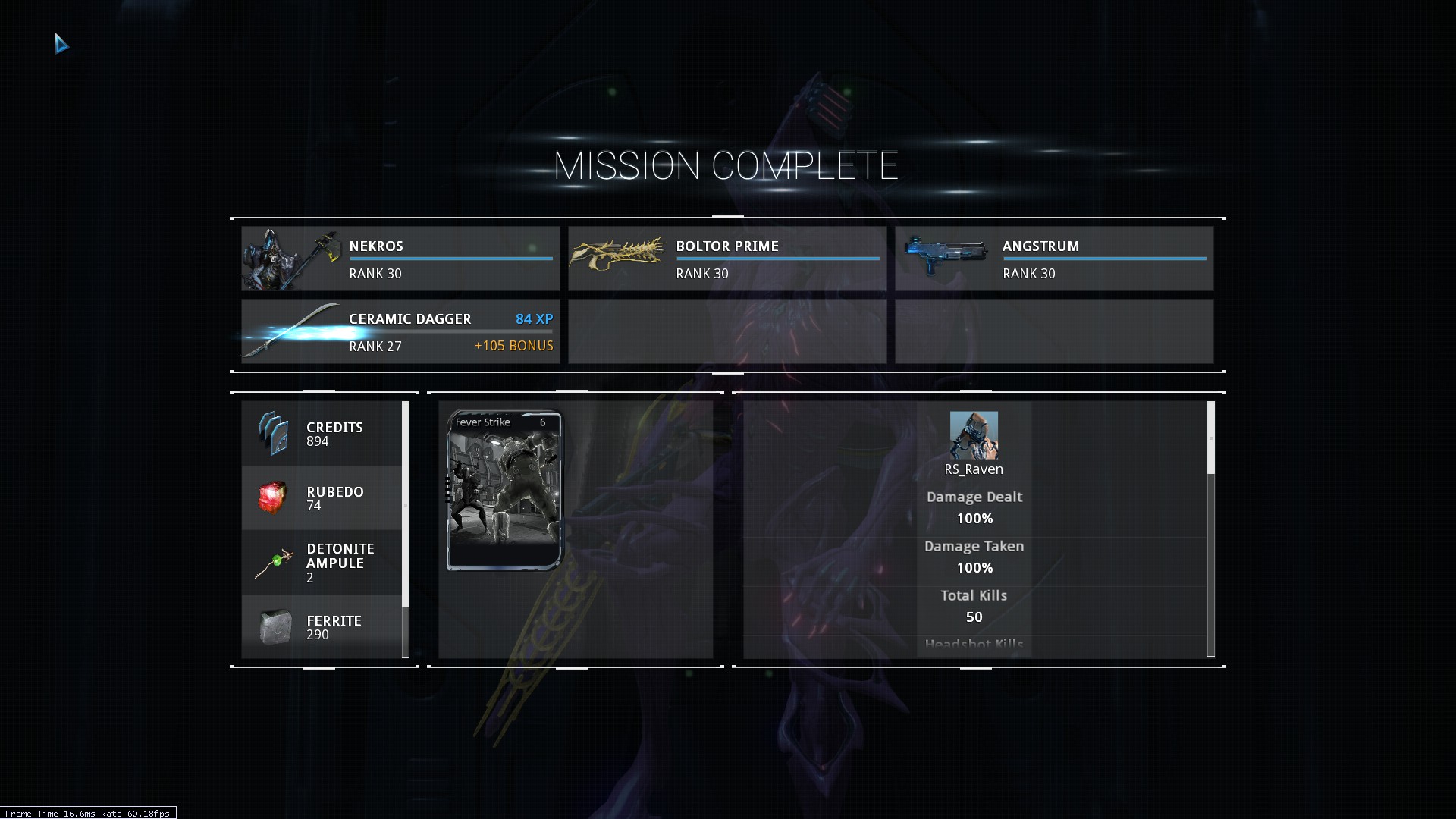
Task: Click the Ceramic Dagger XP panel
Action: 400,331
